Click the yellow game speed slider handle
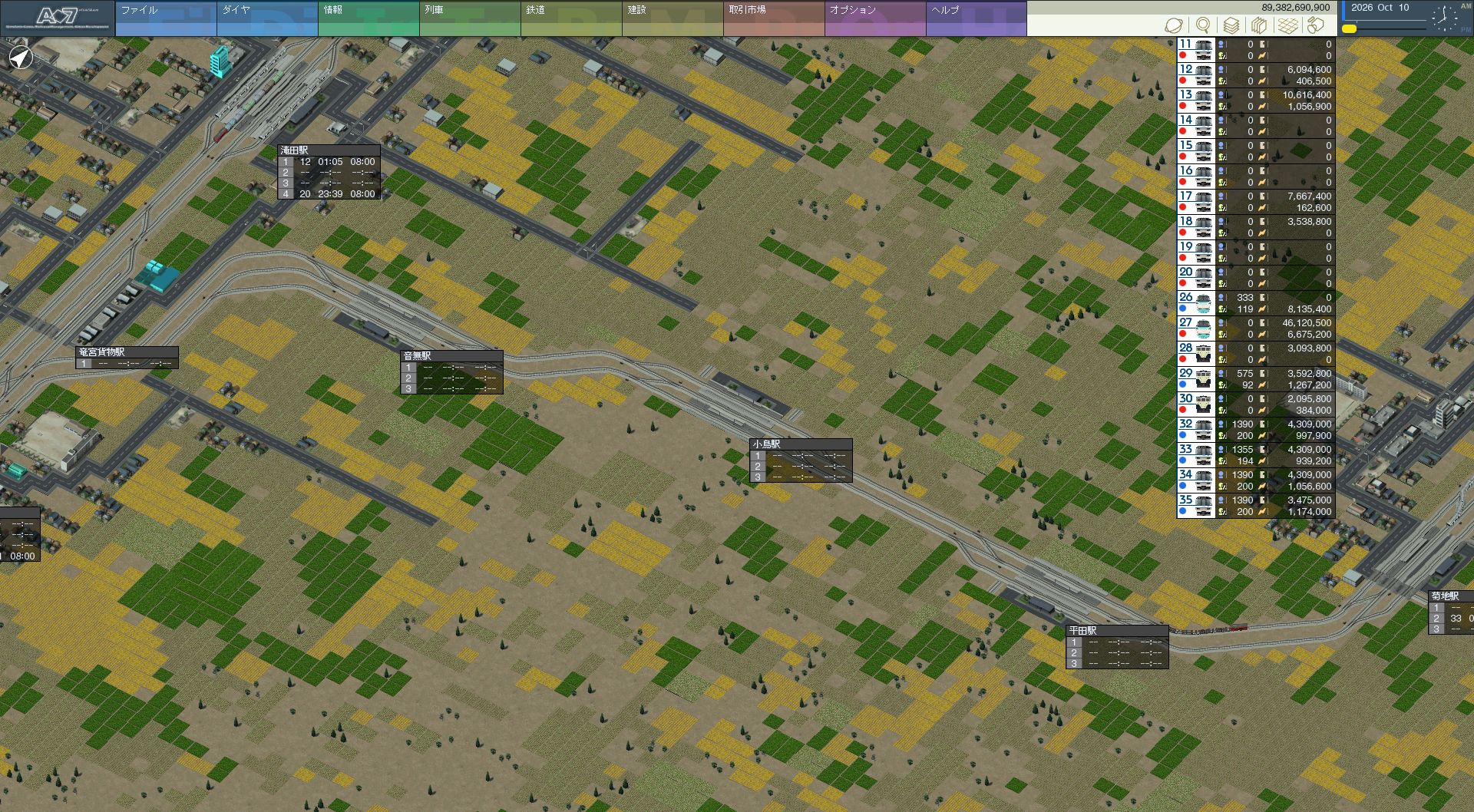Image resolution: width=1474 pixels, height=812 pixels. [x=1349, y=29]
